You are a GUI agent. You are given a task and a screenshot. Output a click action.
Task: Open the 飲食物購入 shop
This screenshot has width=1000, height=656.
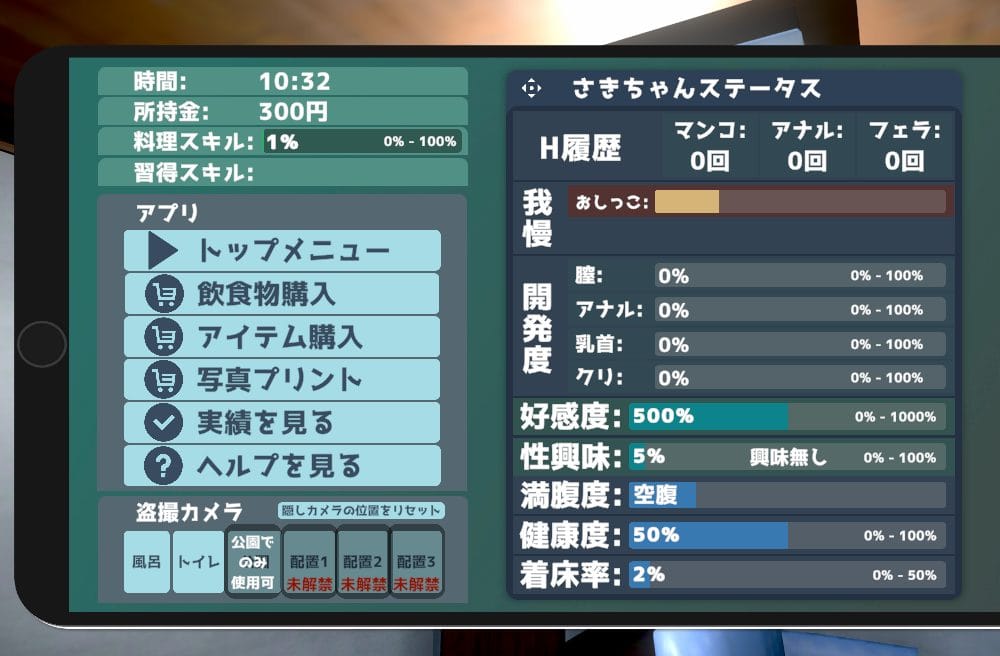(282, 294)
